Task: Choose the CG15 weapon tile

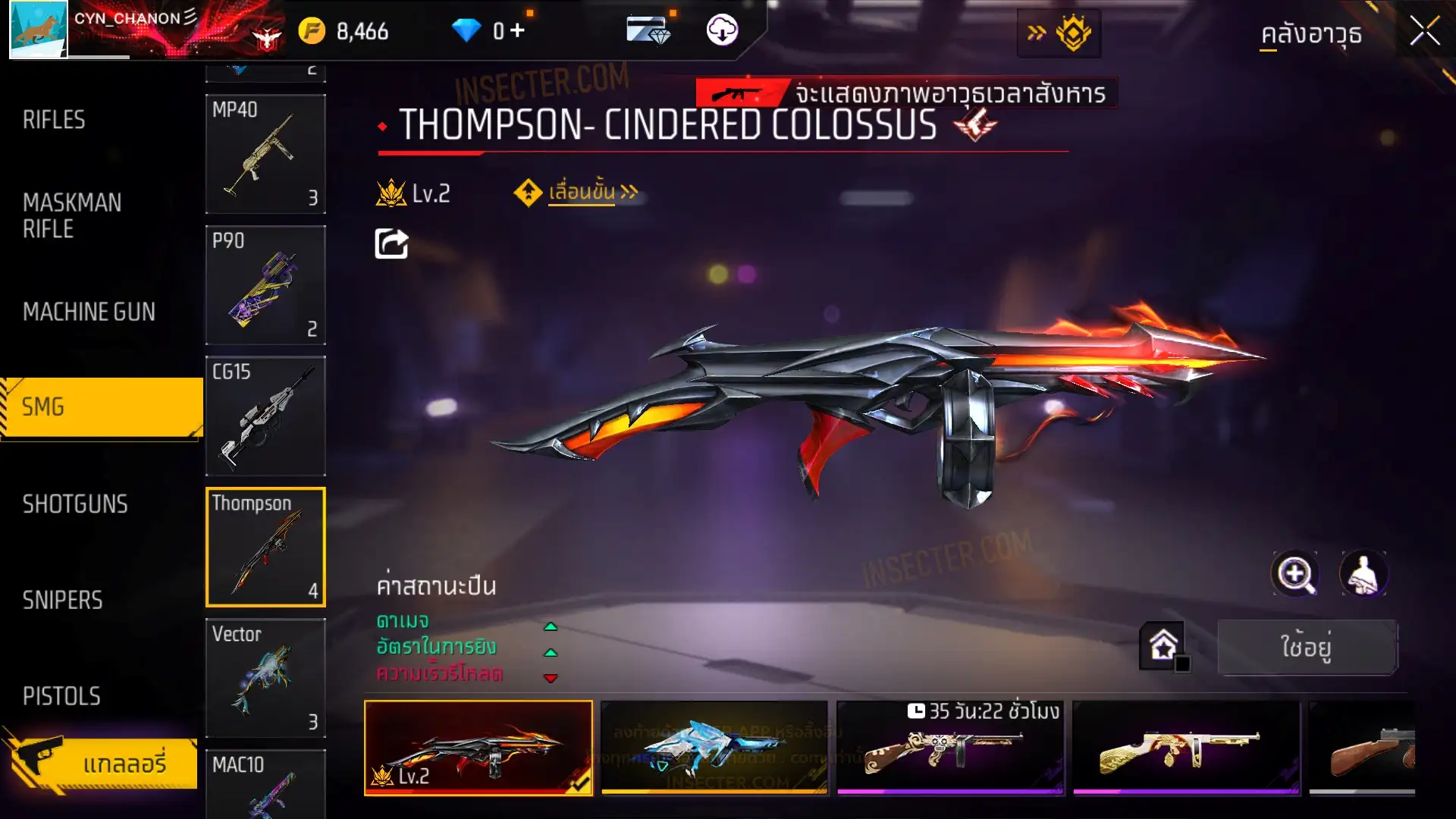Action: (265, 416)
